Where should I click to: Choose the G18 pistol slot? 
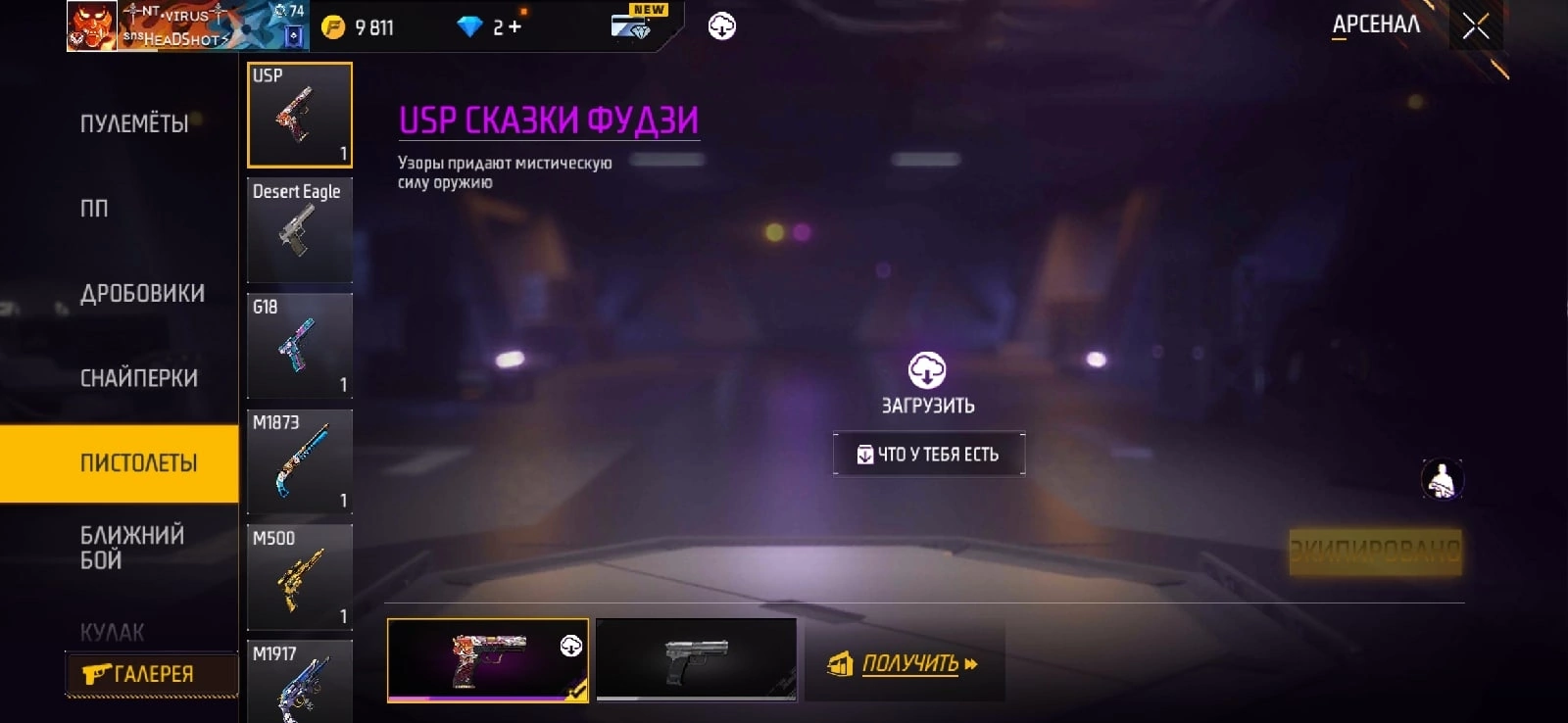[x=299, y=346]
